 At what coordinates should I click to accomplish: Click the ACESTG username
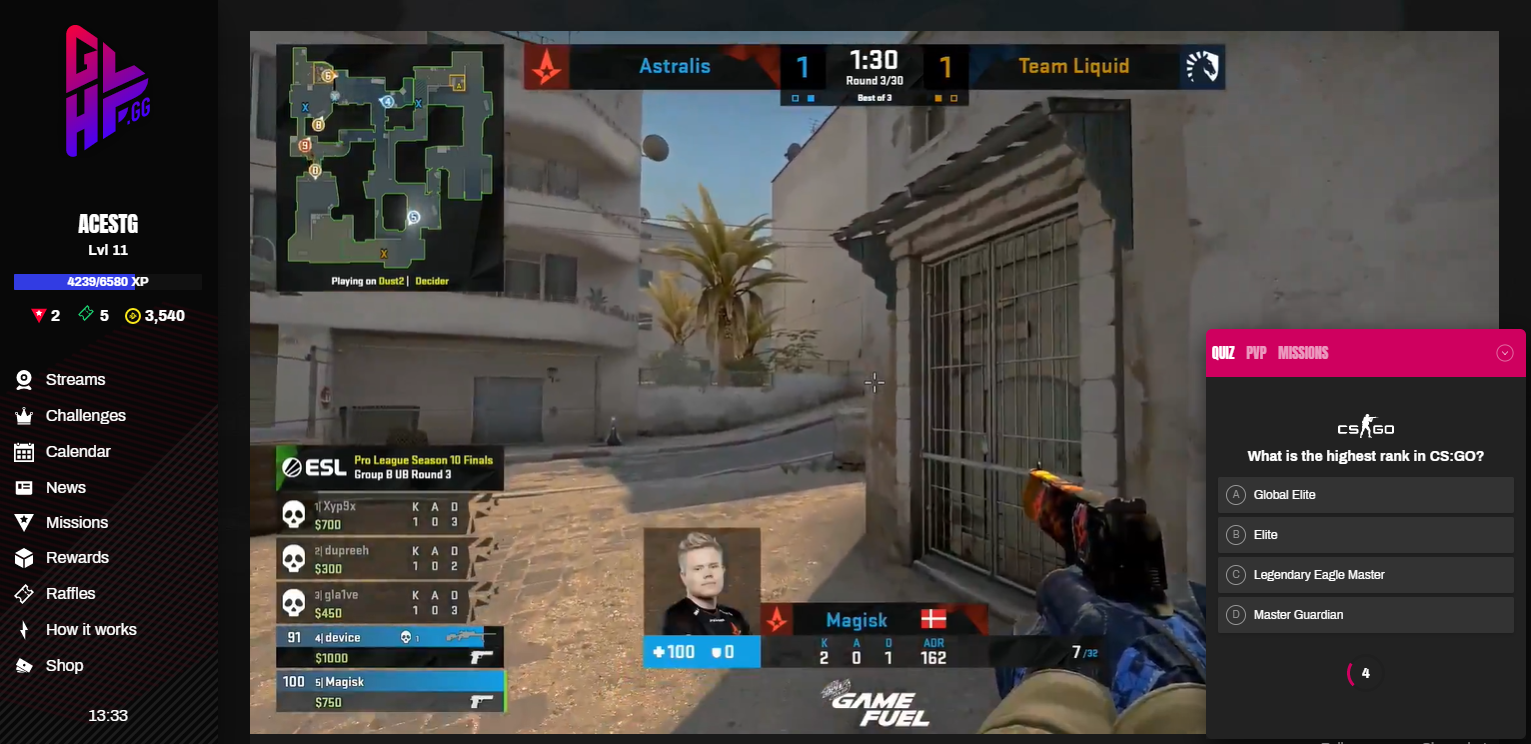pyautogui.click(x=108, y=224)
